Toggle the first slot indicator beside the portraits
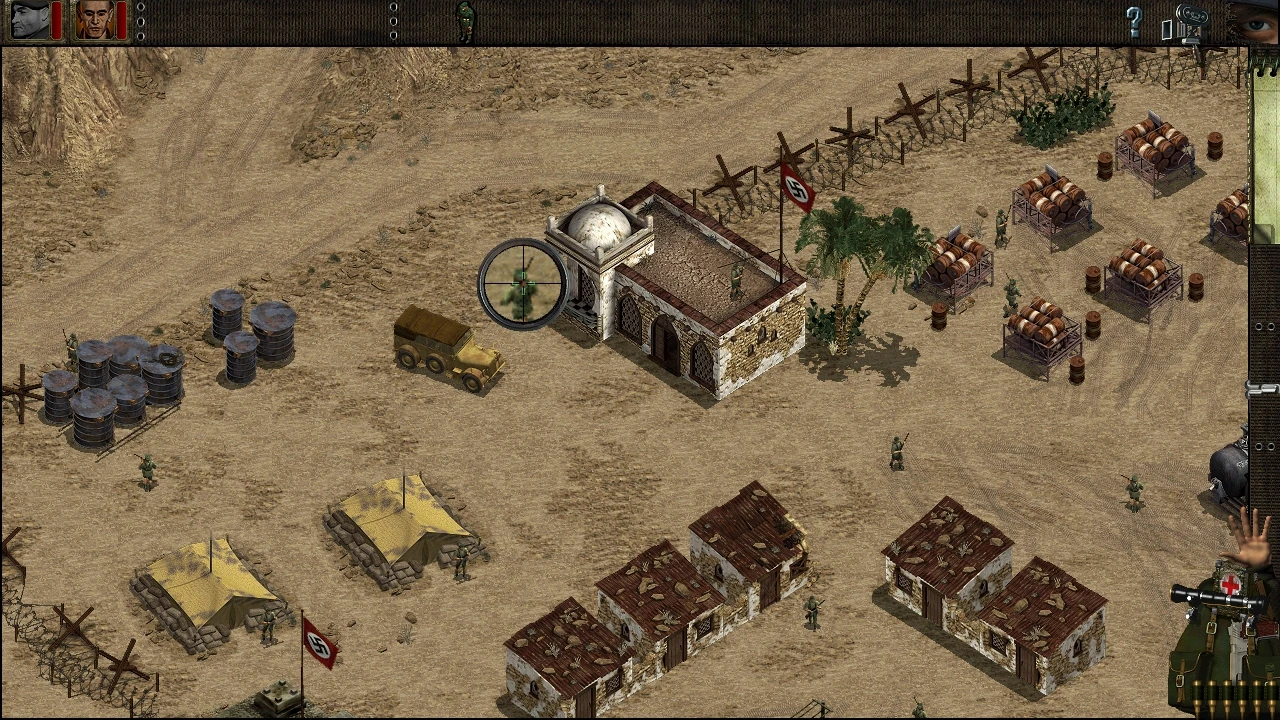The height and width of the screenshot is (720, 1280). (x=140, y=8)
